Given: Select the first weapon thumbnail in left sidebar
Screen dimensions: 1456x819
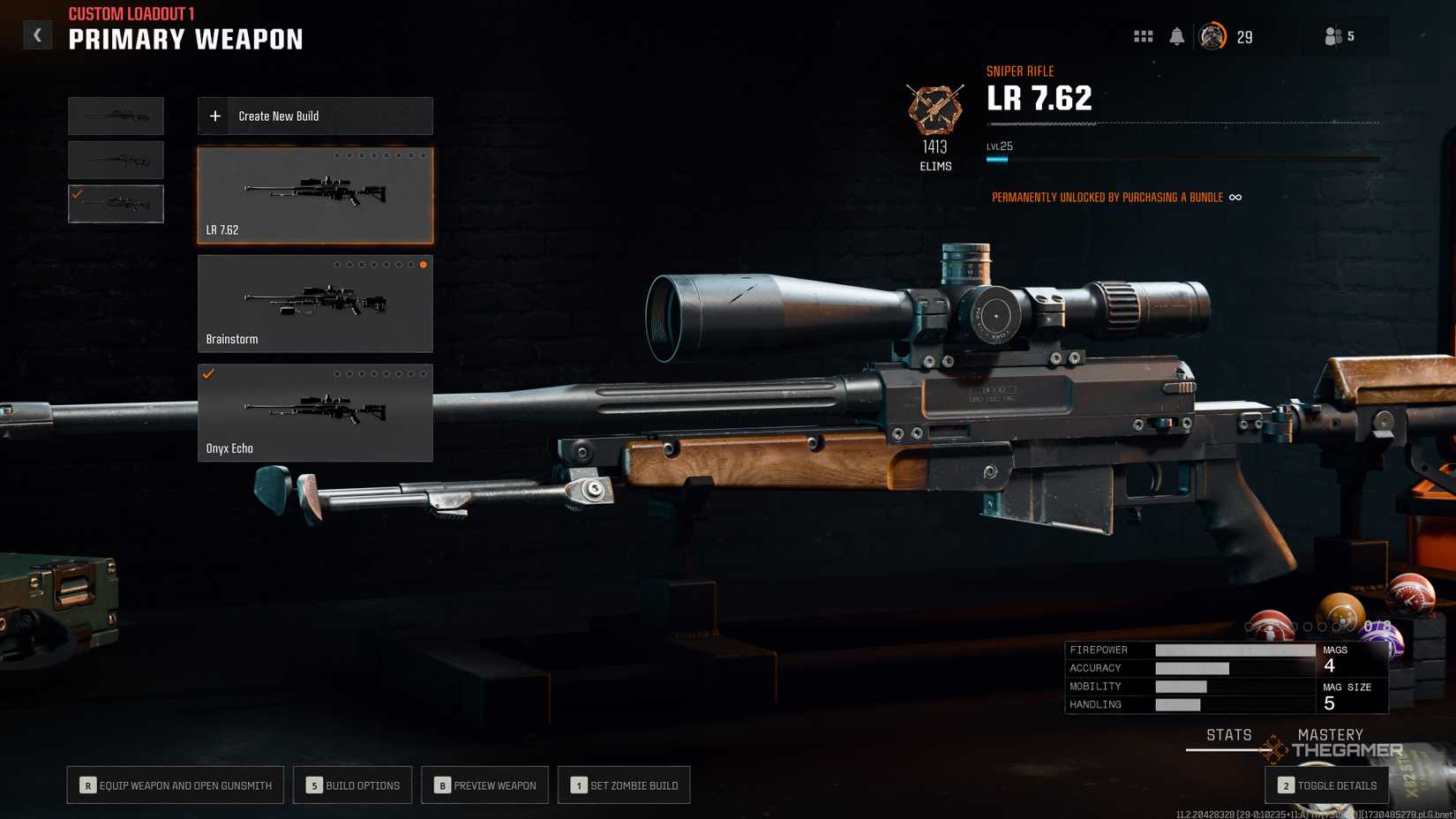Looking at the screenshot, I should pyautogui.click(x=116, y=115).
